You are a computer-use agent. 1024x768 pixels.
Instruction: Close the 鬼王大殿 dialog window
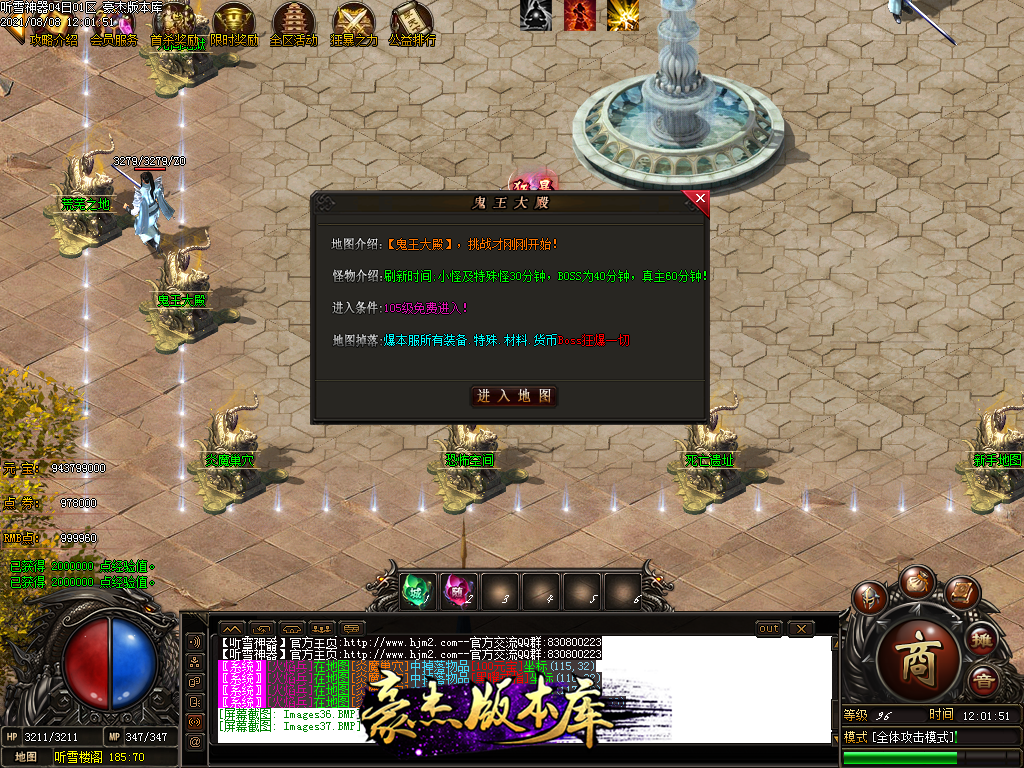pyautogui.click(x=700, y=199)
